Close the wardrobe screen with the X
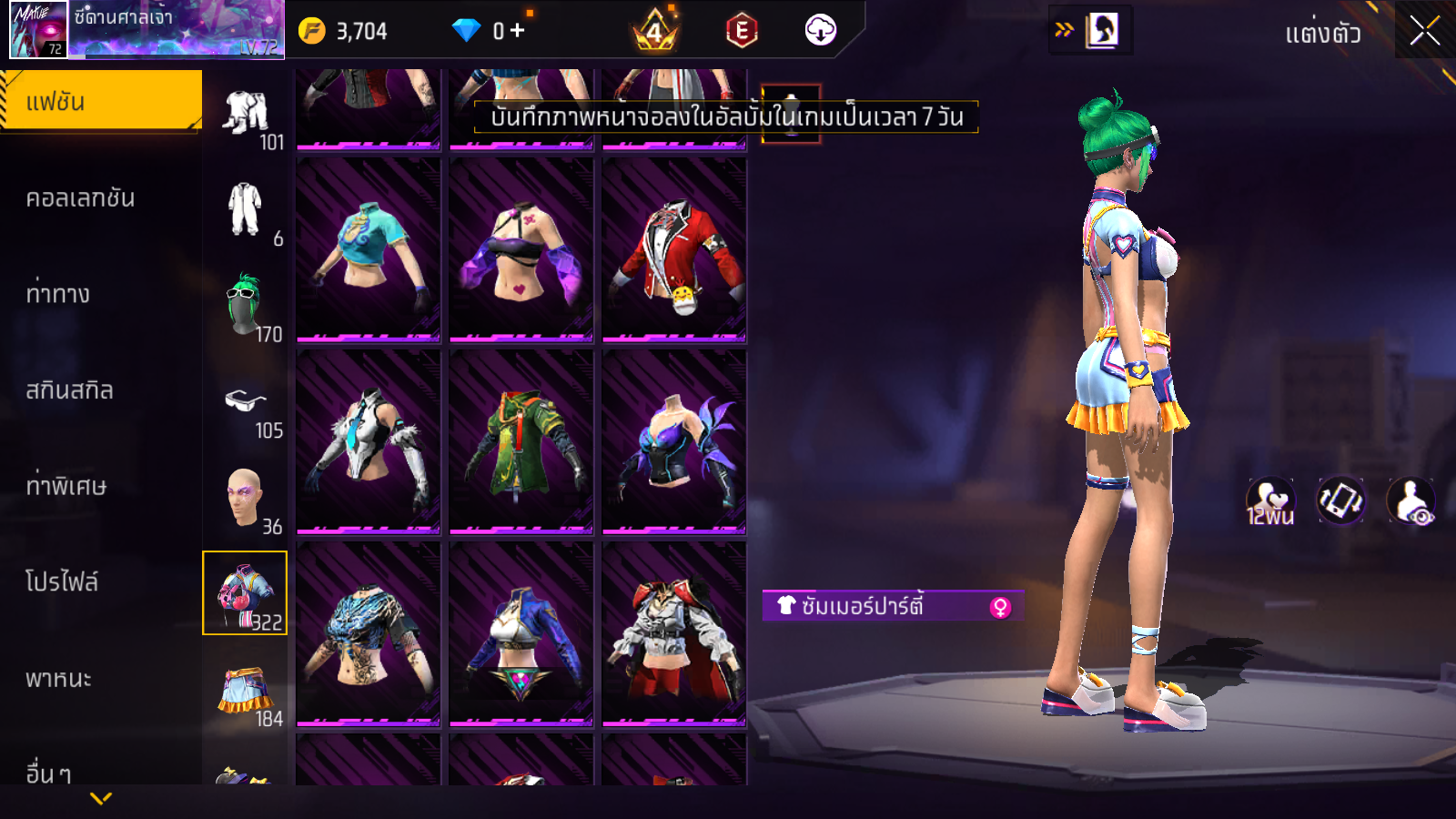 (1424, 31)
